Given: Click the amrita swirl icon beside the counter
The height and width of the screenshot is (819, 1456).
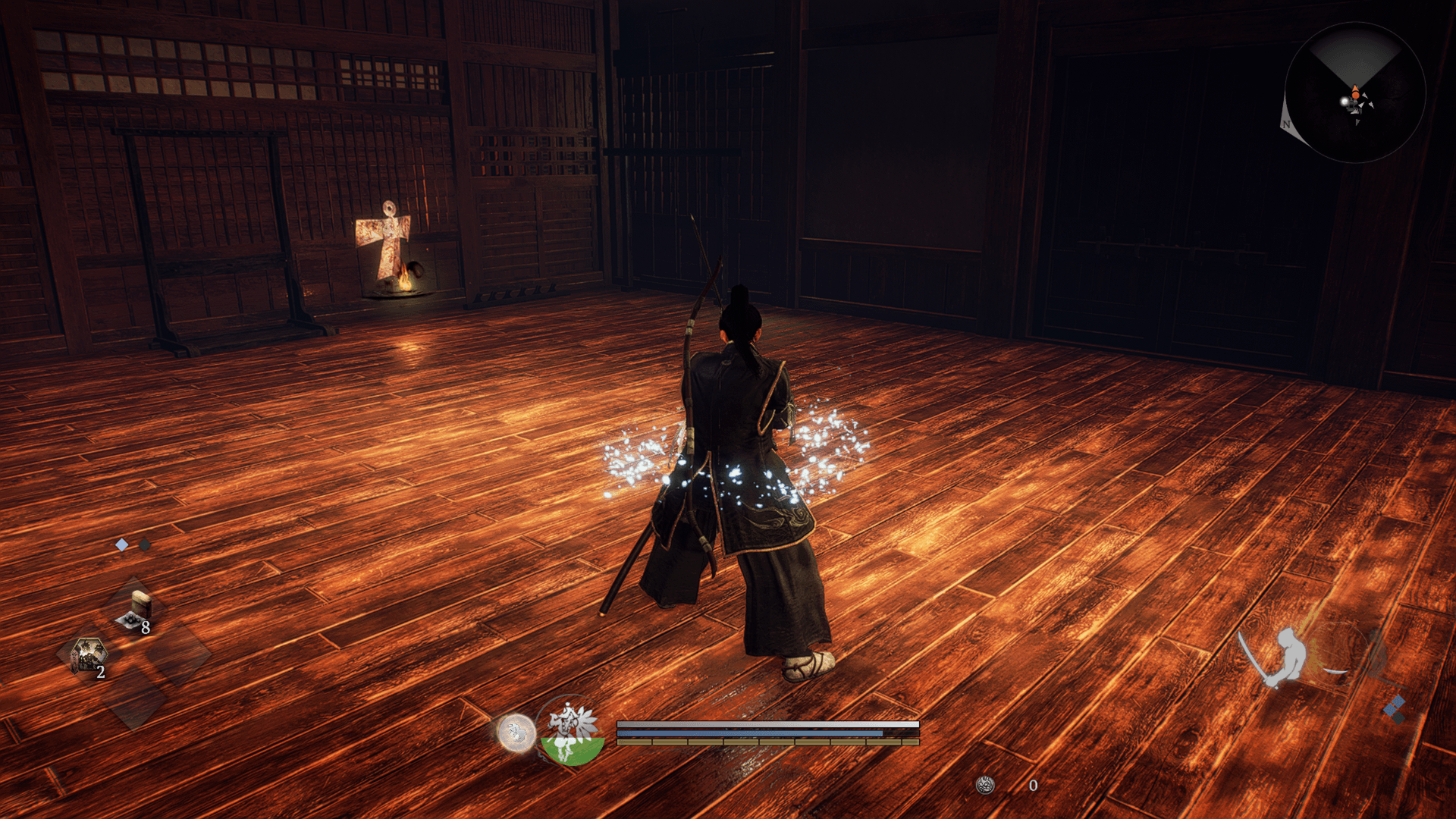Looking at the screenshot, I should click(x=985, y=786).
